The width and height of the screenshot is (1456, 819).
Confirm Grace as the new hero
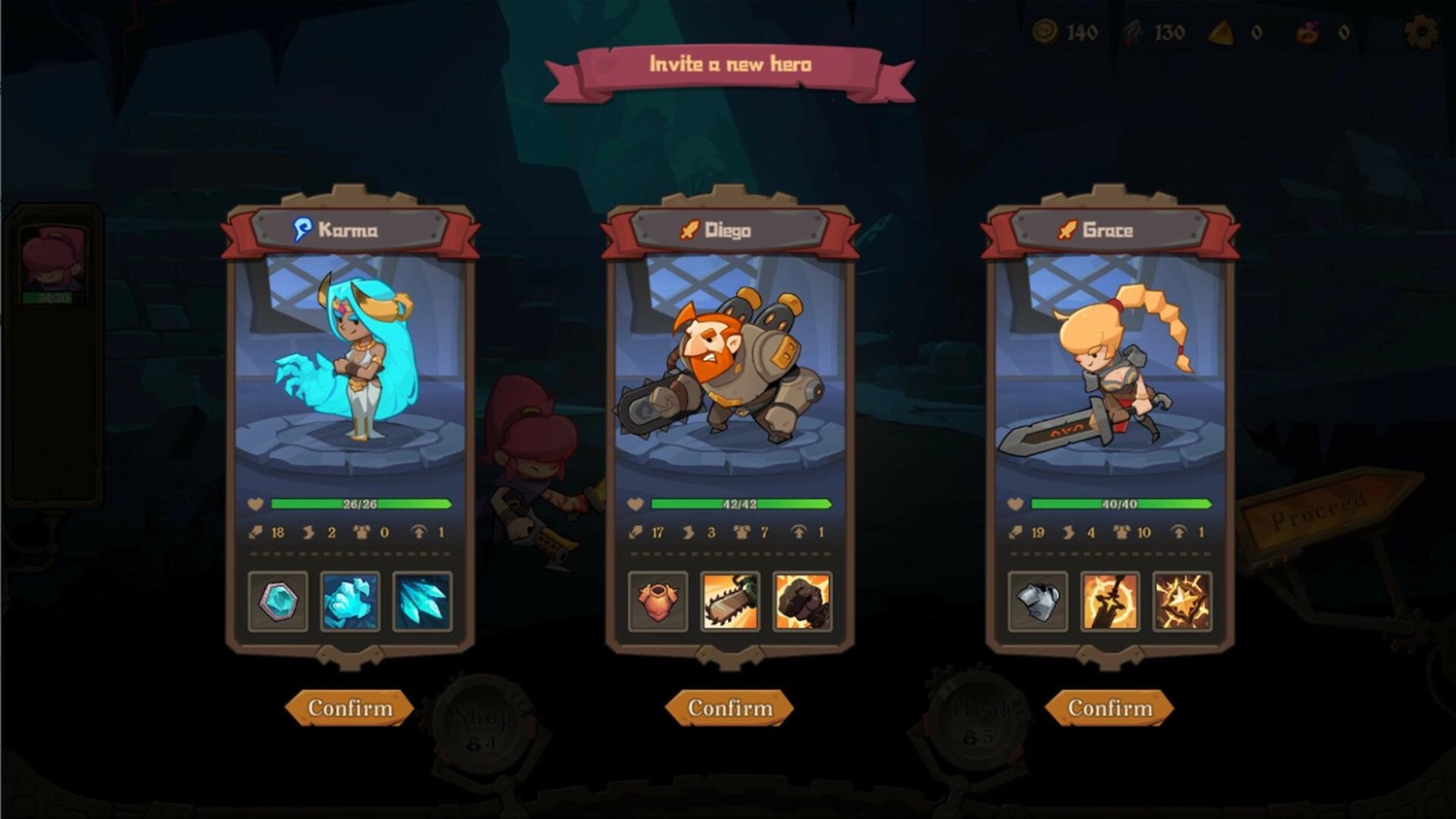(1109, 708)
